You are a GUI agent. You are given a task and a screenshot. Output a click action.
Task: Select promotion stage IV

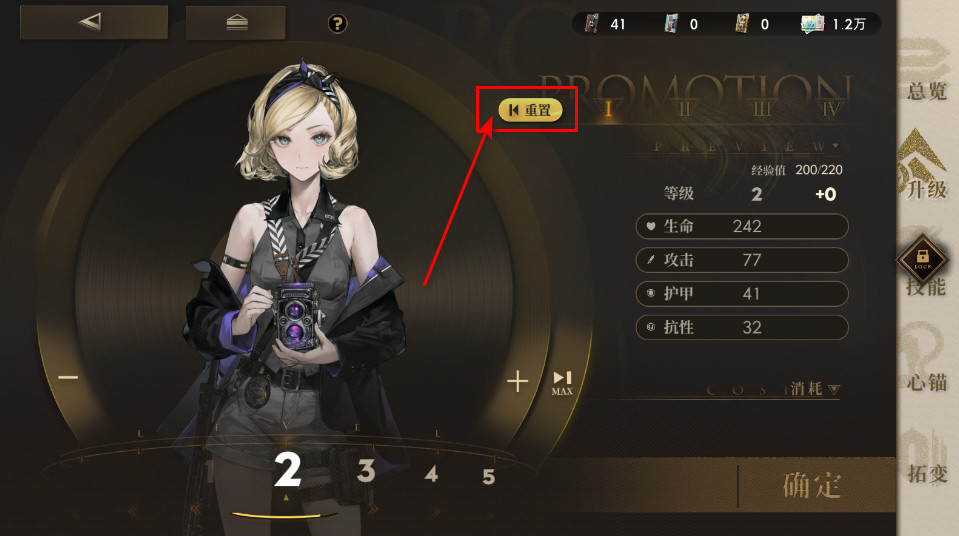pos(832,110)
